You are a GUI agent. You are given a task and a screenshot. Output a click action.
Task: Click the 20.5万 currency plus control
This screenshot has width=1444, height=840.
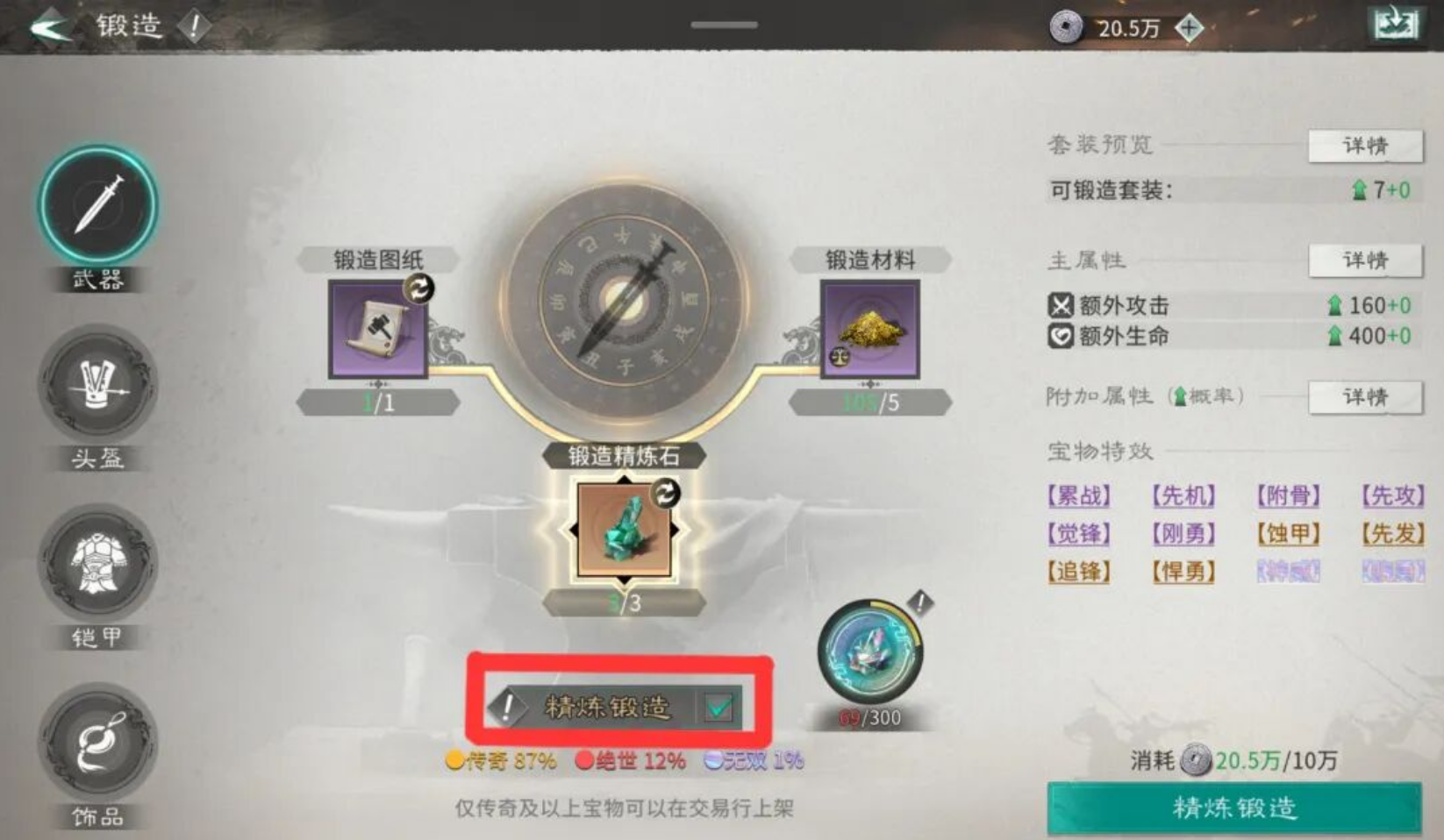[1189, 29]
